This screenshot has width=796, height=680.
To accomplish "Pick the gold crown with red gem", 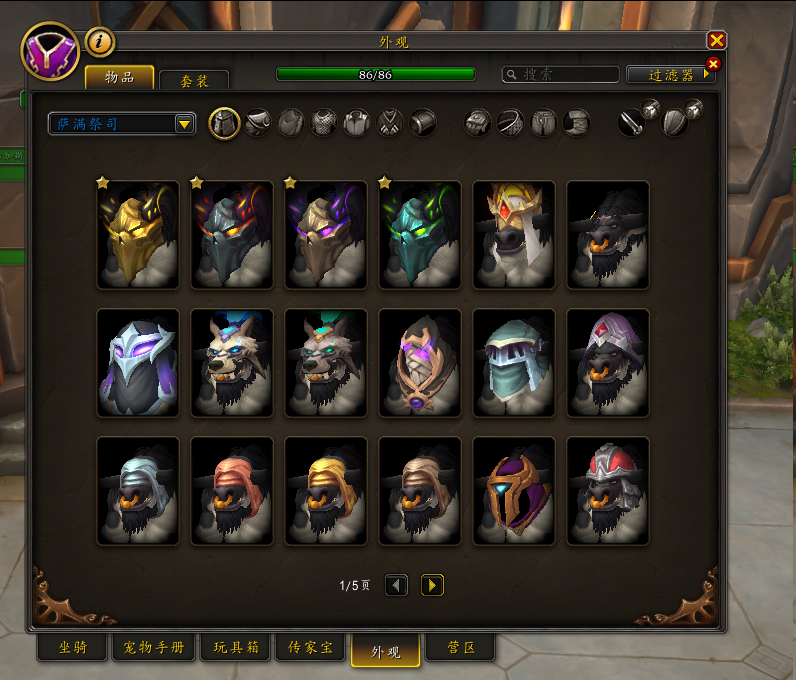I will pyautogui.click(x=514, y=234).
